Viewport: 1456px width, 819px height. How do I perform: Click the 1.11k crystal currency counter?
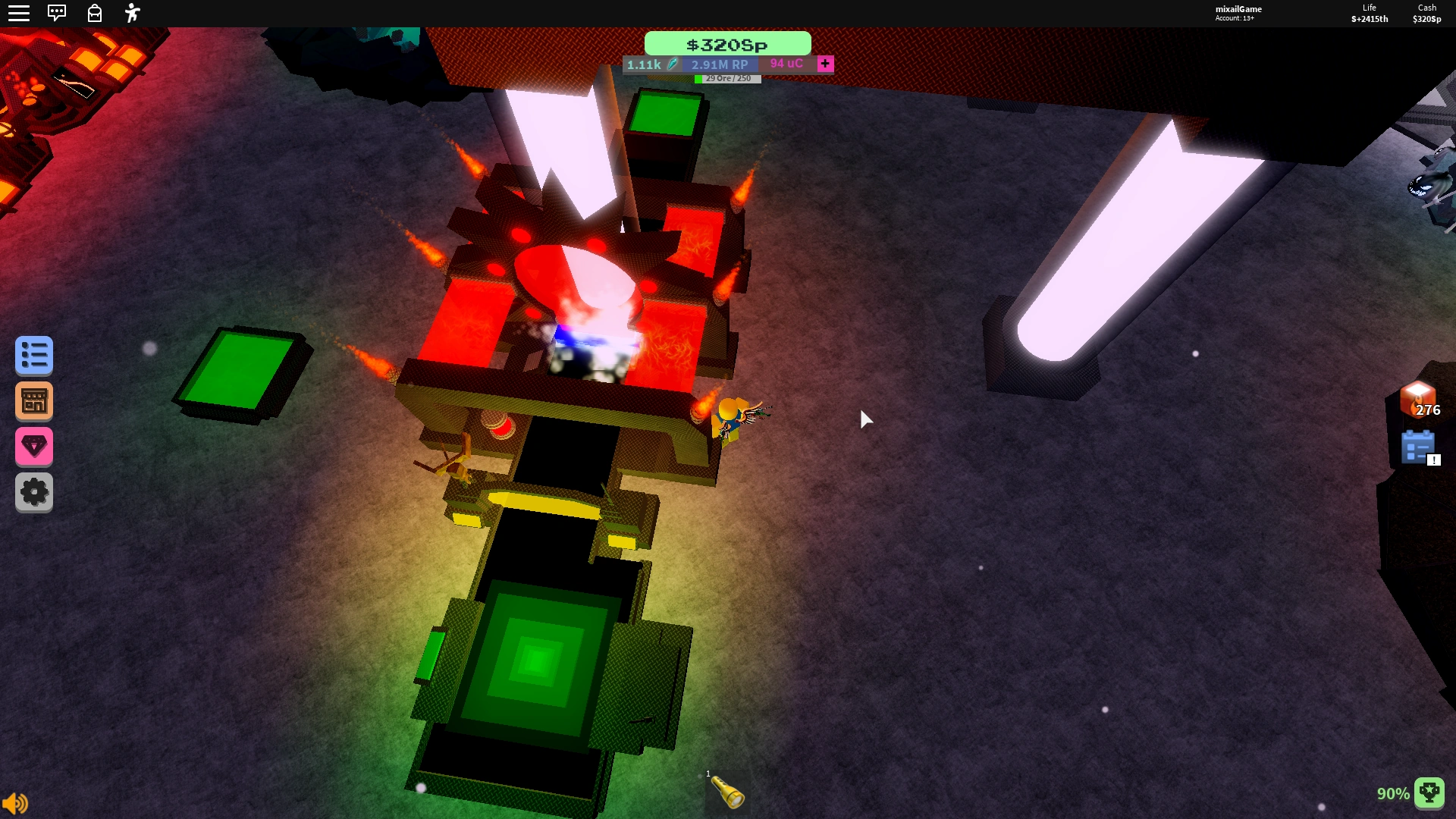pyautogui.click(x=645, y=64)
